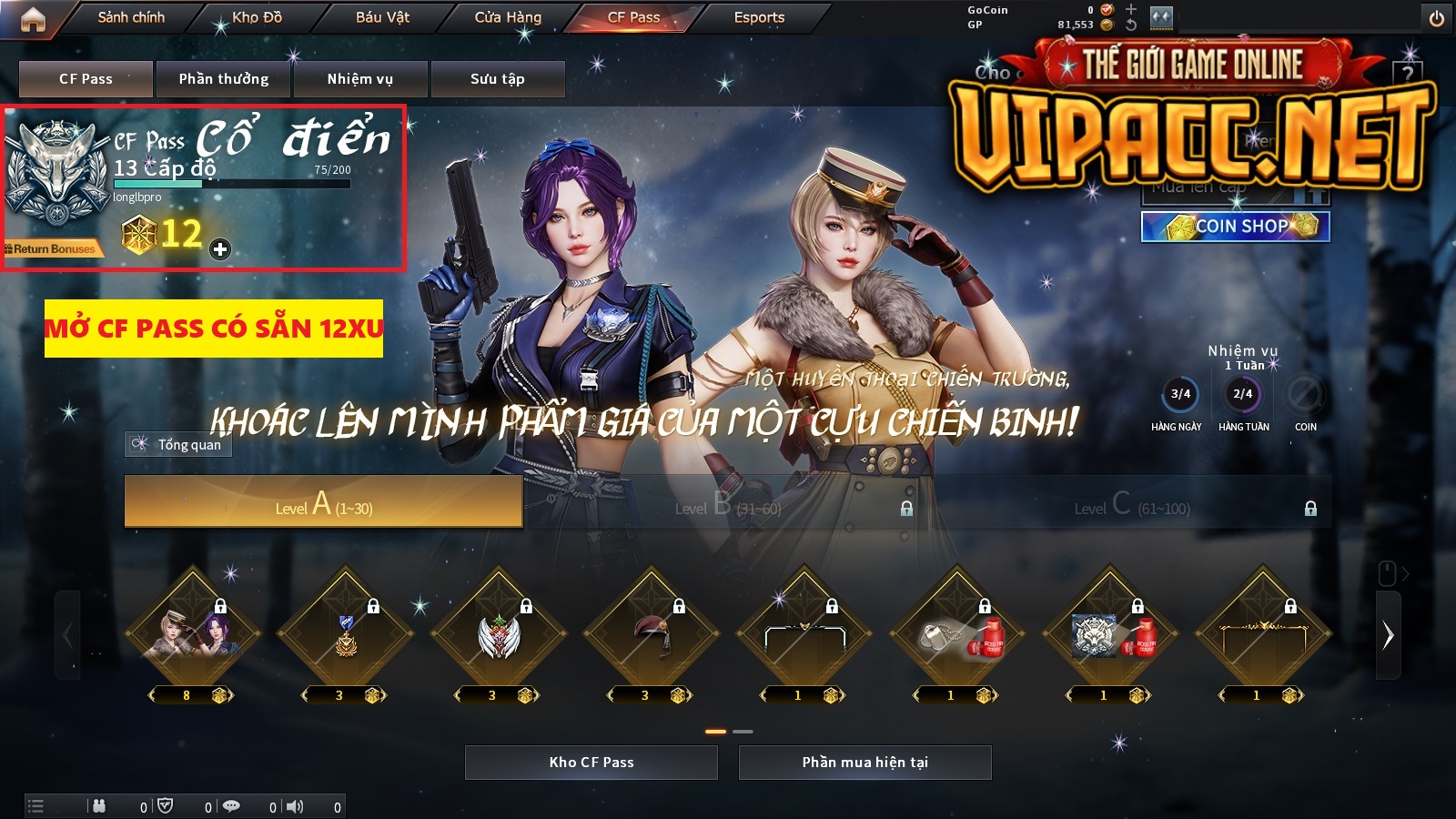Open the Sảnh chính tab
The height and width of the screenshot is (819, 1456).
tap(131, 17)
